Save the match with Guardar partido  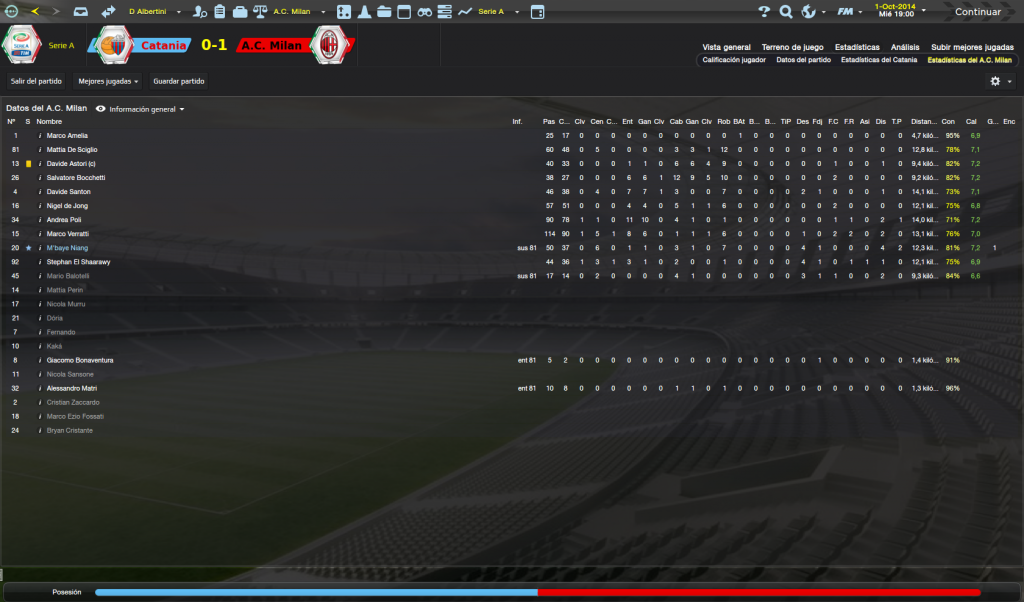(x=179, y=81)
